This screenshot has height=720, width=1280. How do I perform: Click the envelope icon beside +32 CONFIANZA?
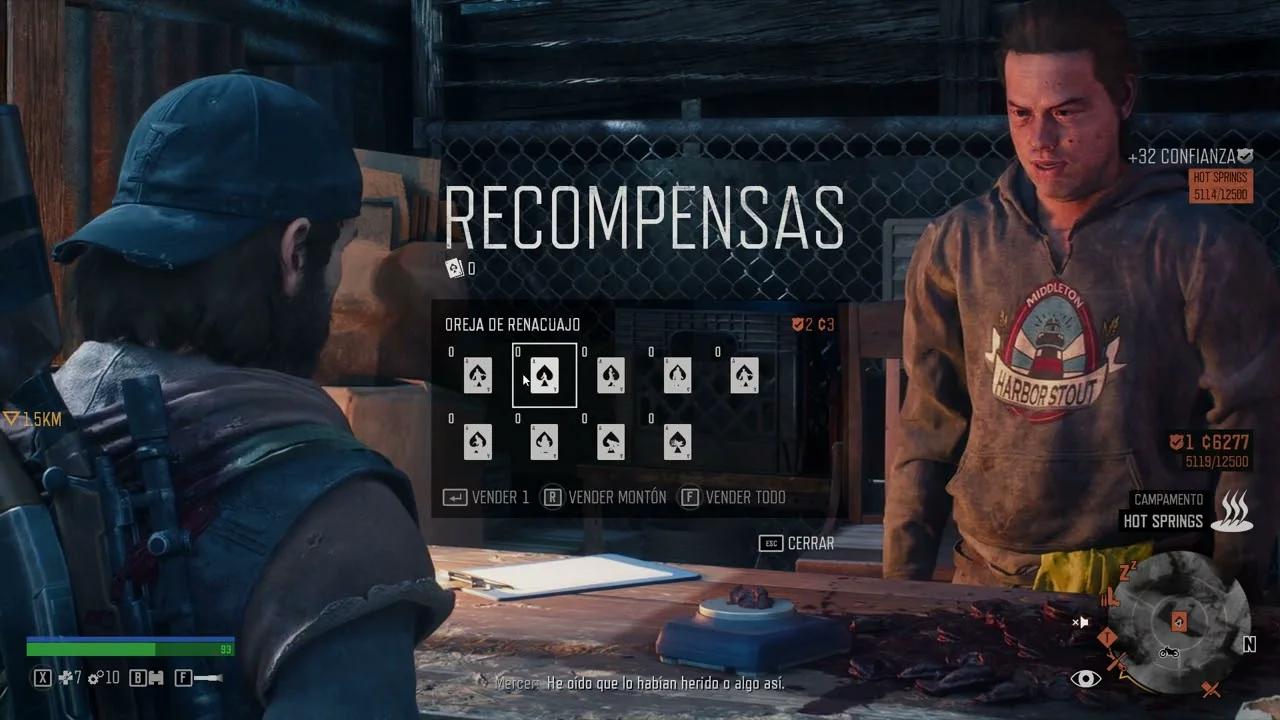coord(1243,155)
